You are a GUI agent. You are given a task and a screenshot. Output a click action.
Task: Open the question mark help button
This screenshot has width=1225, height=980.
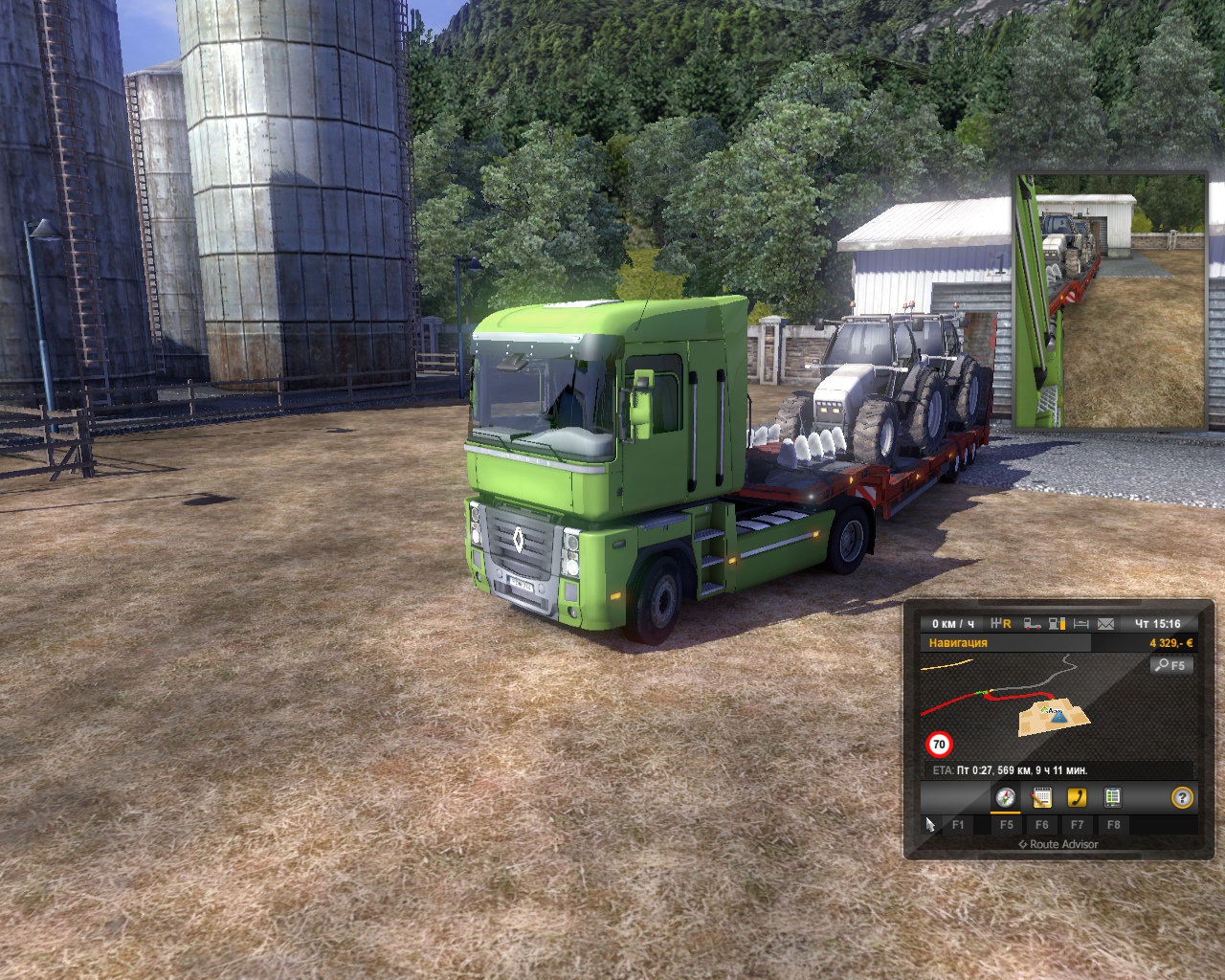click(1183, 797)
